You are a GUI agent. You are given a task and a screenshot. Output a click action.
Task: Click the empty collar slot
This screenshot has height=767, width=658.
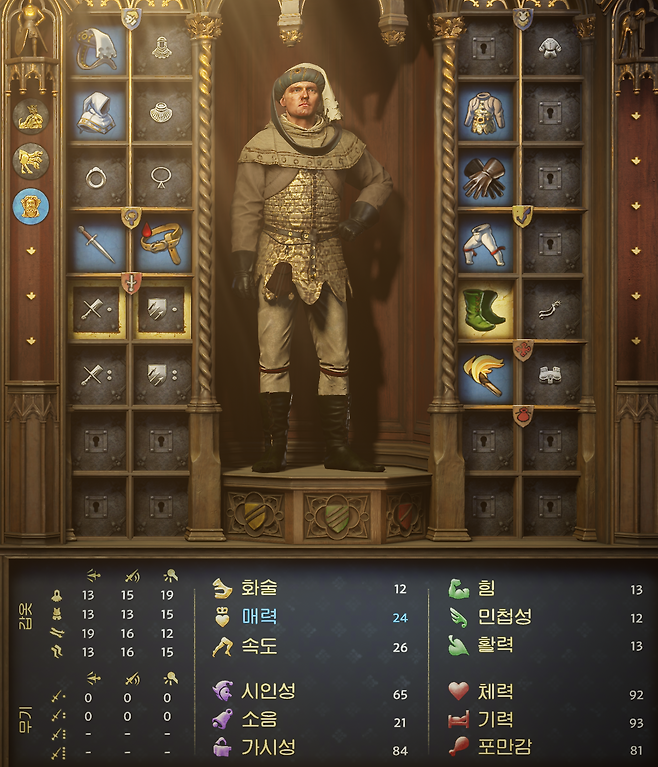[x=162, y=113]
